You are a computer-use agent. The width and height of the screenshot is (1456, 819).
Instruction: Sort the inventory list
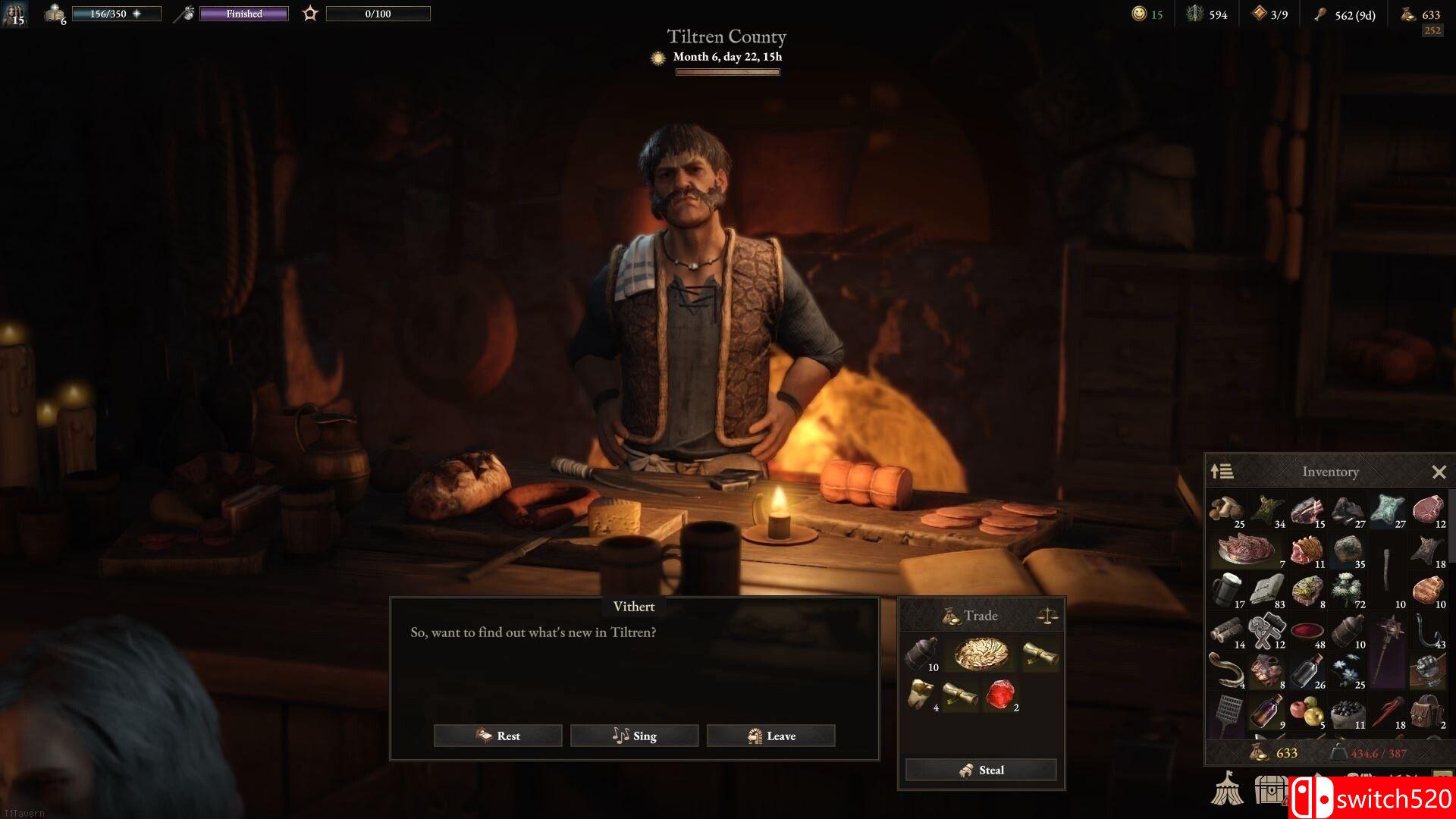[1222, 472]
